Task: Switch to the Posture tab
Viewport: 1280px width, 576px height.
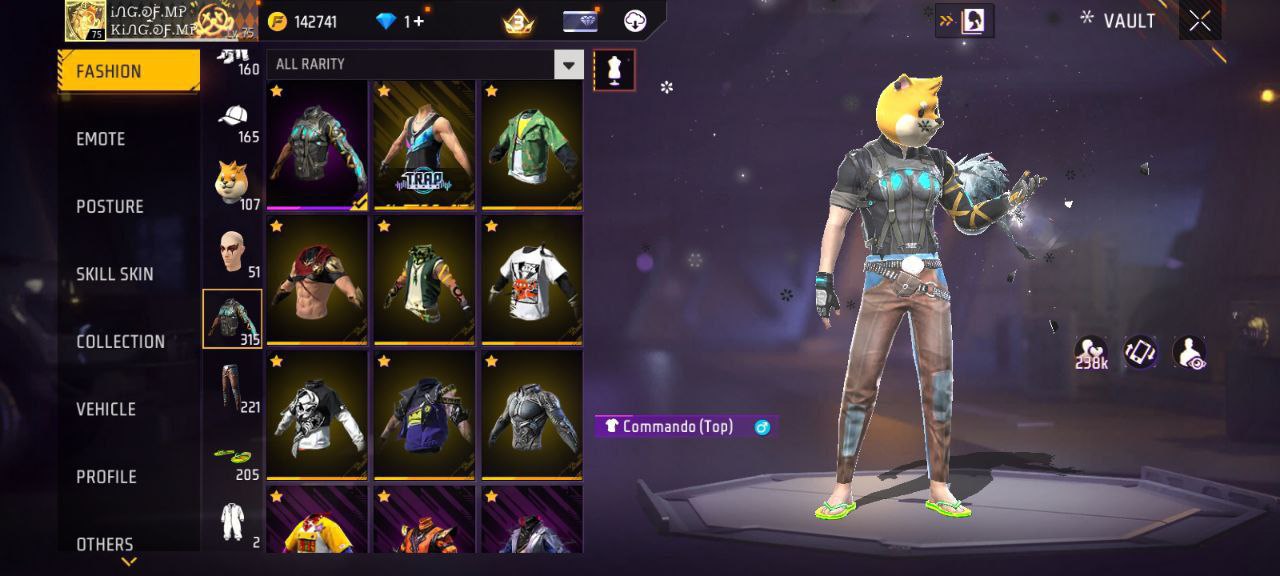Action: point(110,206)
